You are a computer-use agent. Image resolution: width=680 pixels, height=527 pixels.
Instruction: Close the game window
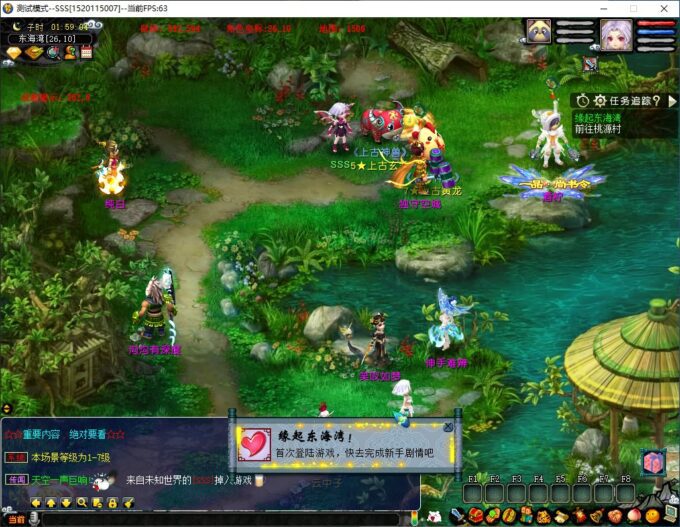coord(664,9)
